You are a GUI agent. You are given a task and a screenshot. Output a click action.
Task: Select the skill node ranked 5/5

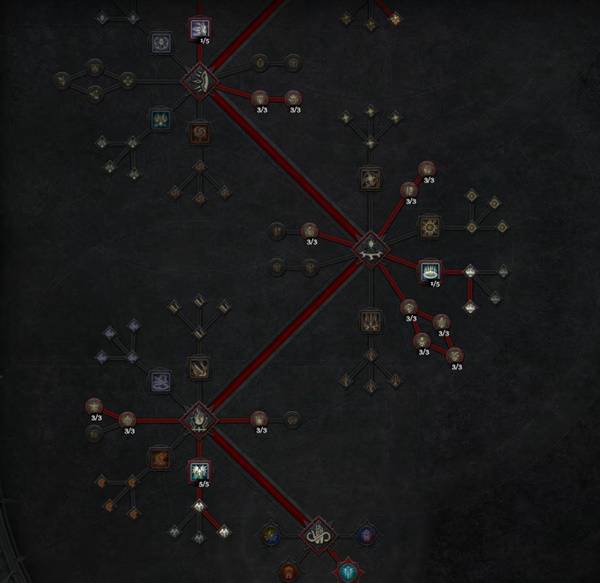tap(198, 468)
